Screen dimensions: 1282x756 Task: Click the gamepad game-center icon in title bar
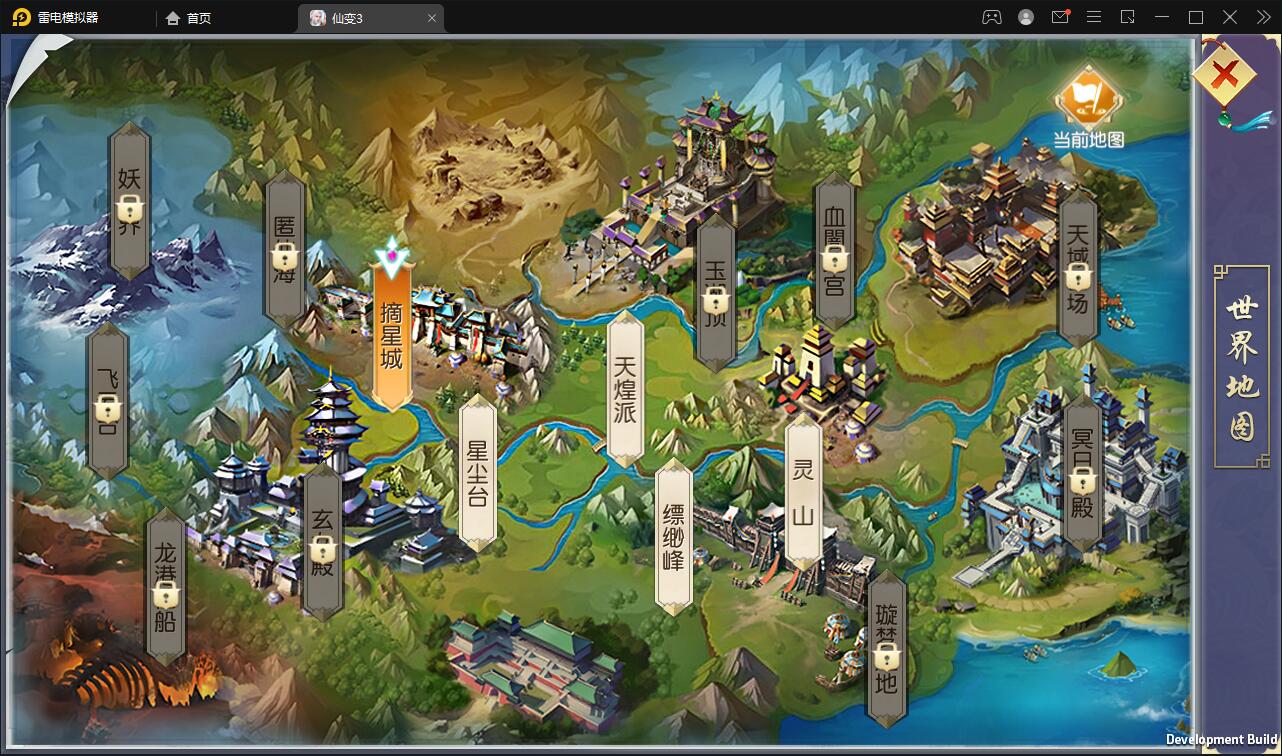[x=990, y=17]
